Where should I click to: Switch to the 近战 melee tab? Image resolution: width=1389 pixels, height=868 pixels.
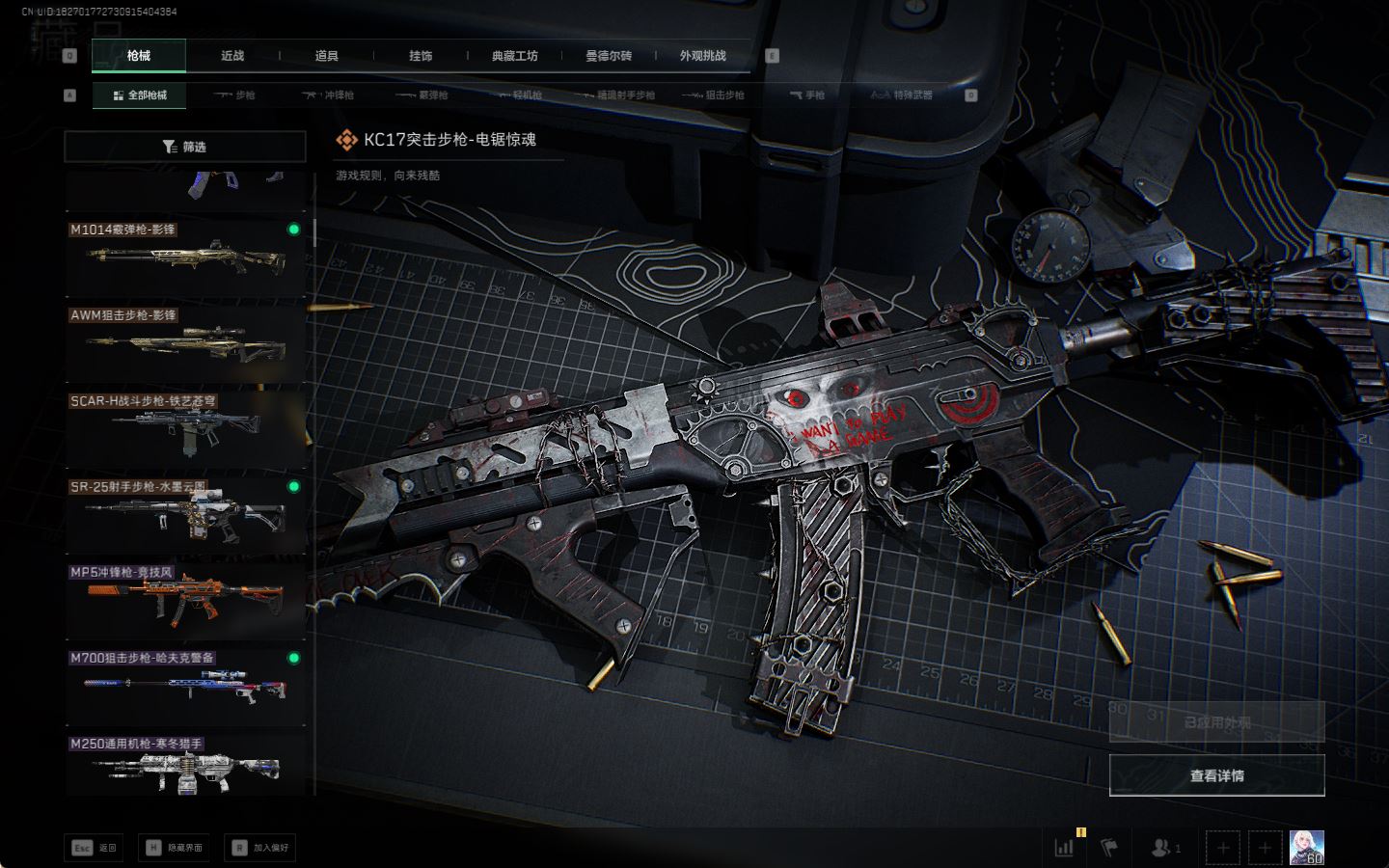point(232,56)
